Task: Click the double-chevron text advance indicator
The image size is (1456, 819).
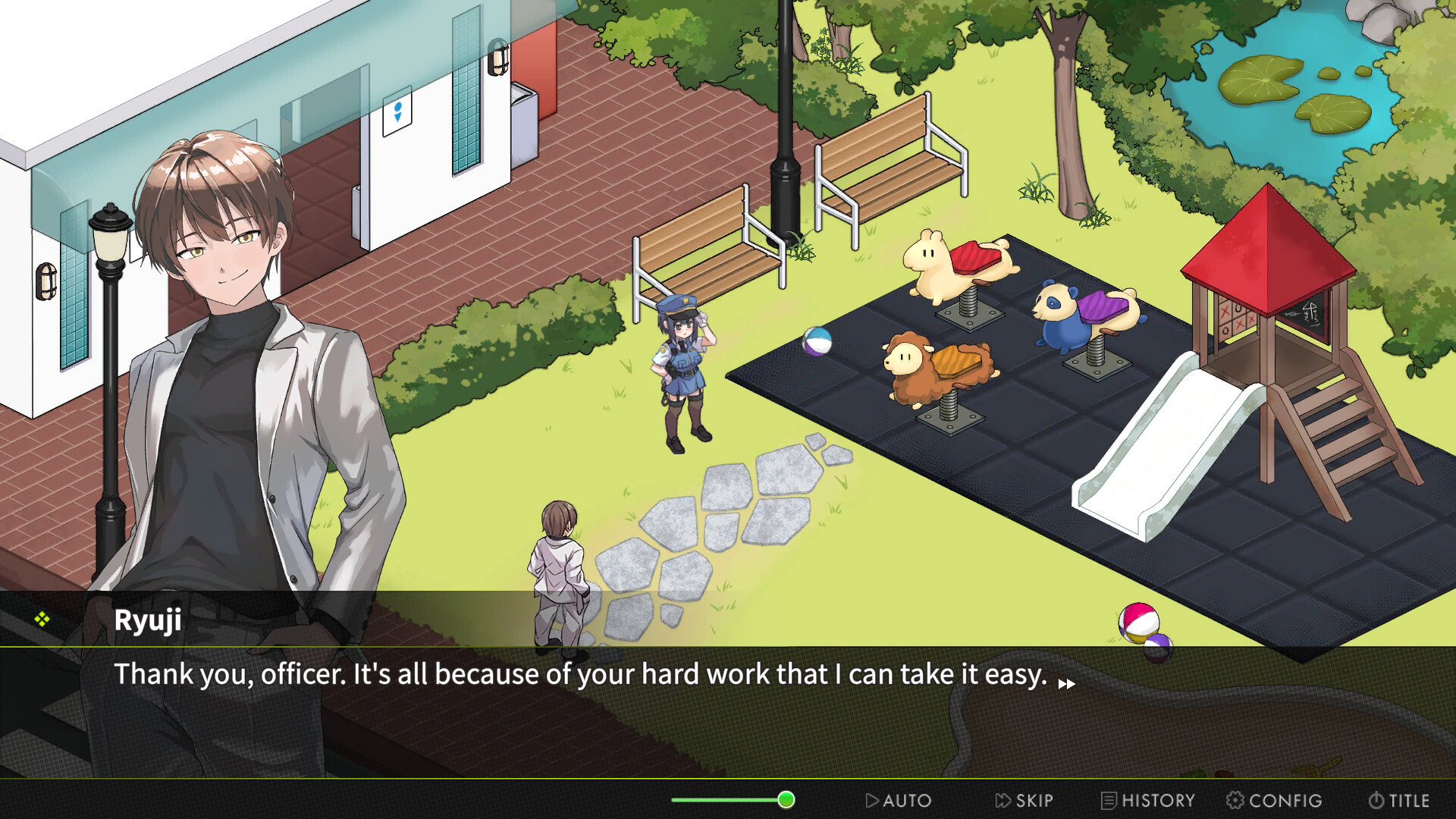Action: click(x=1066, y=682)
